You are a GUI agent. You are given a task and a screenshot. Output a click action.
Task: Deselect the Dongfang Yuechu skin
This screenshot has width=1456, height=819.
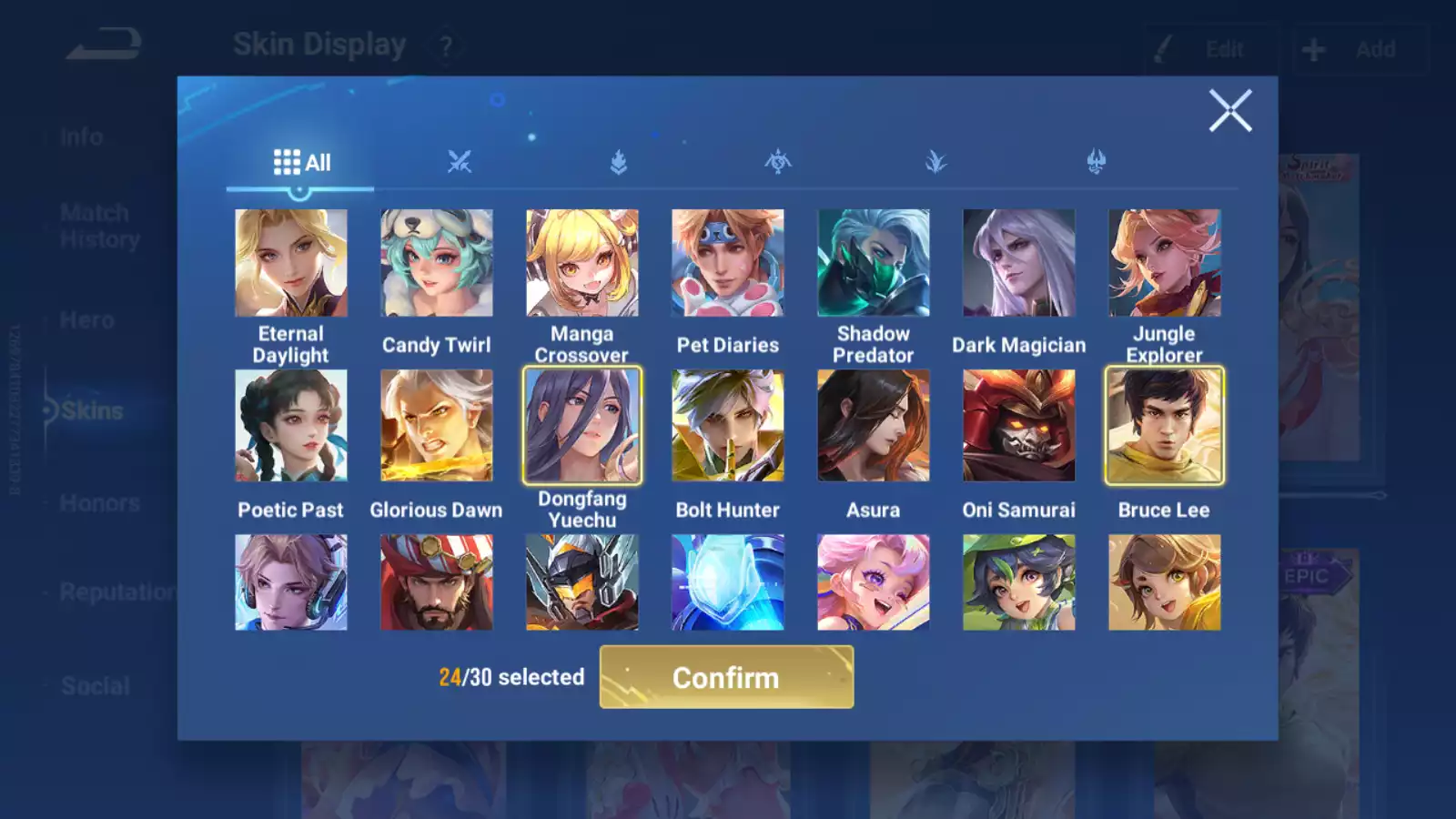pyautogui.click(x=581, y=425)
